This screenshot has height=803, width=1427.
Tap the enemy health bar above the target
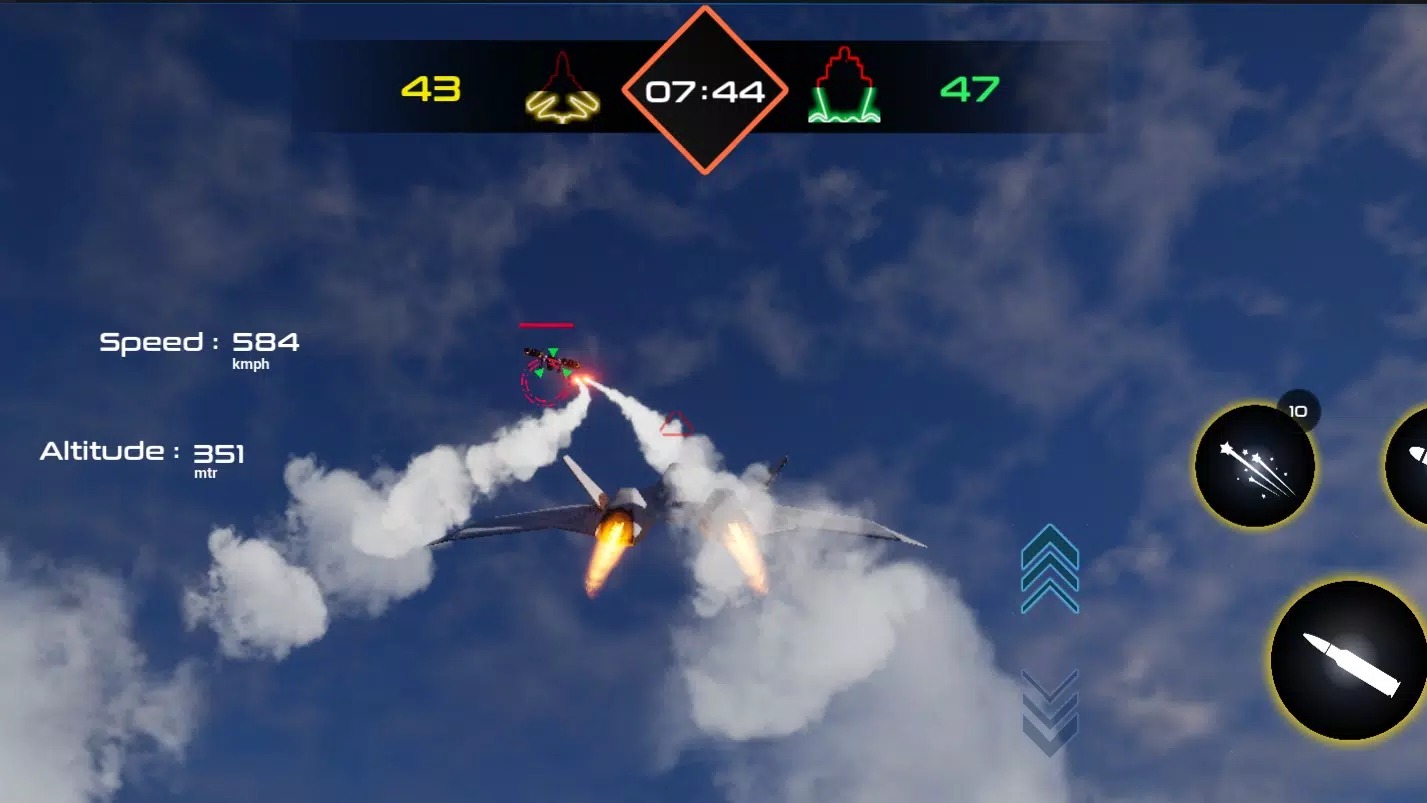[x=545, y=323]
